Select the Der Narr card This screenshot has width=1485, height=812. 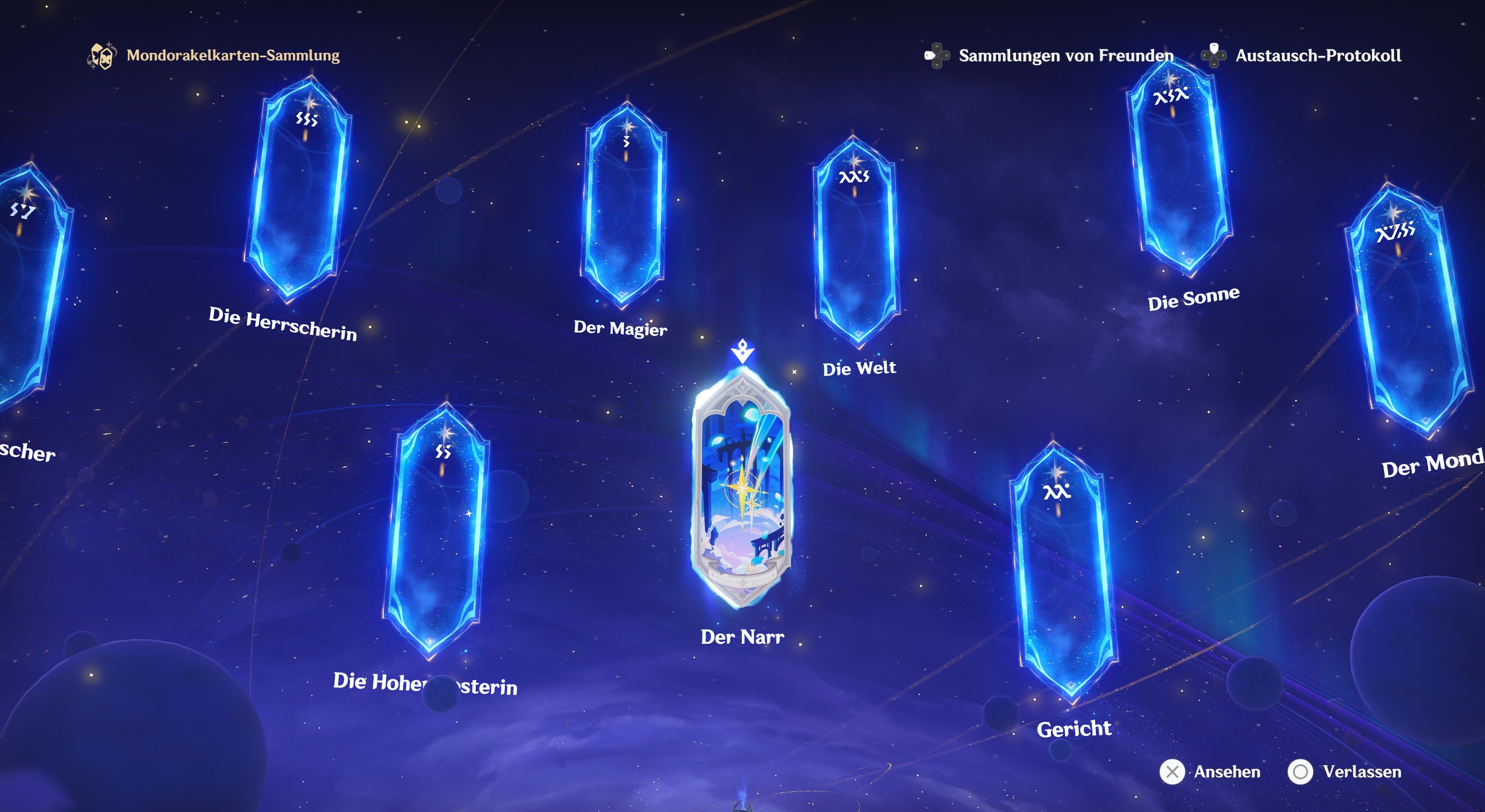(742, 490)
